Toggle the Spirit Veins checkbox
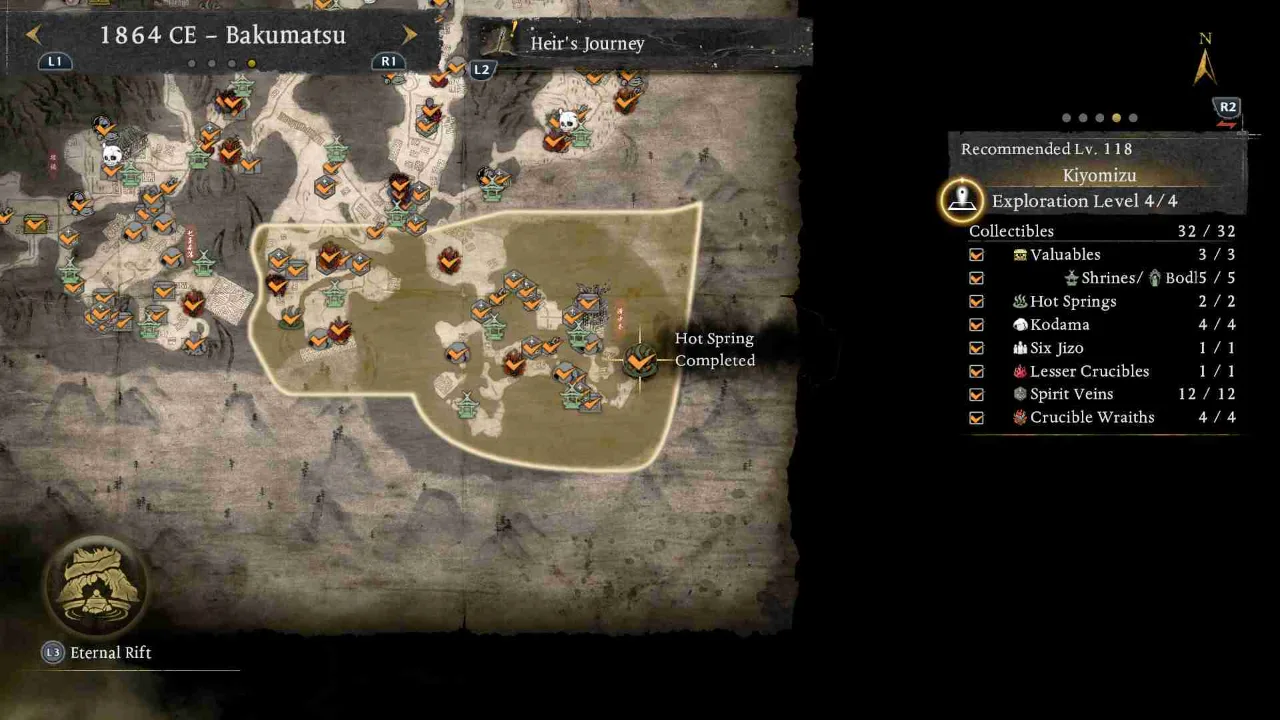 coord(976,394)
